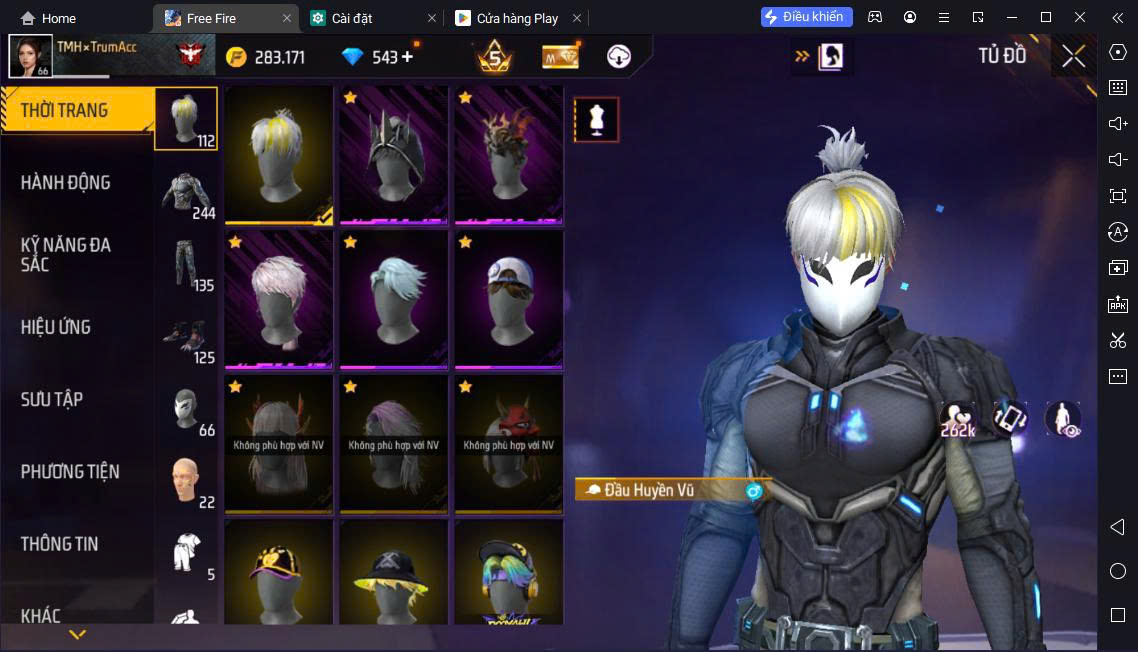
Task: Select the light blue hair item
Action: (x=394, y=299)
